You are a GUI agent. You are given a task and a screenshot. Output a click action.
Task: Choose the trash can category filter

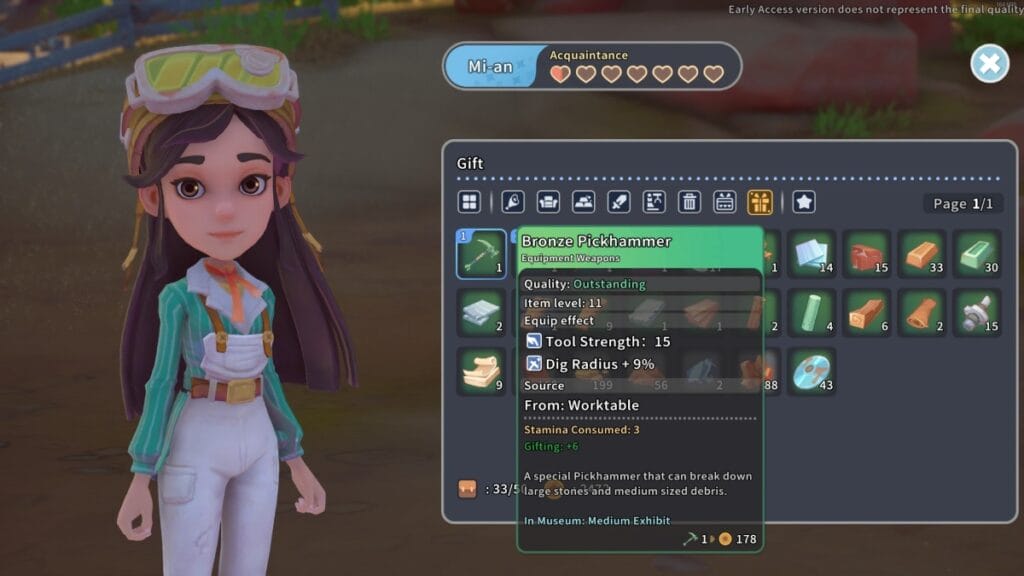coord(689,202)
